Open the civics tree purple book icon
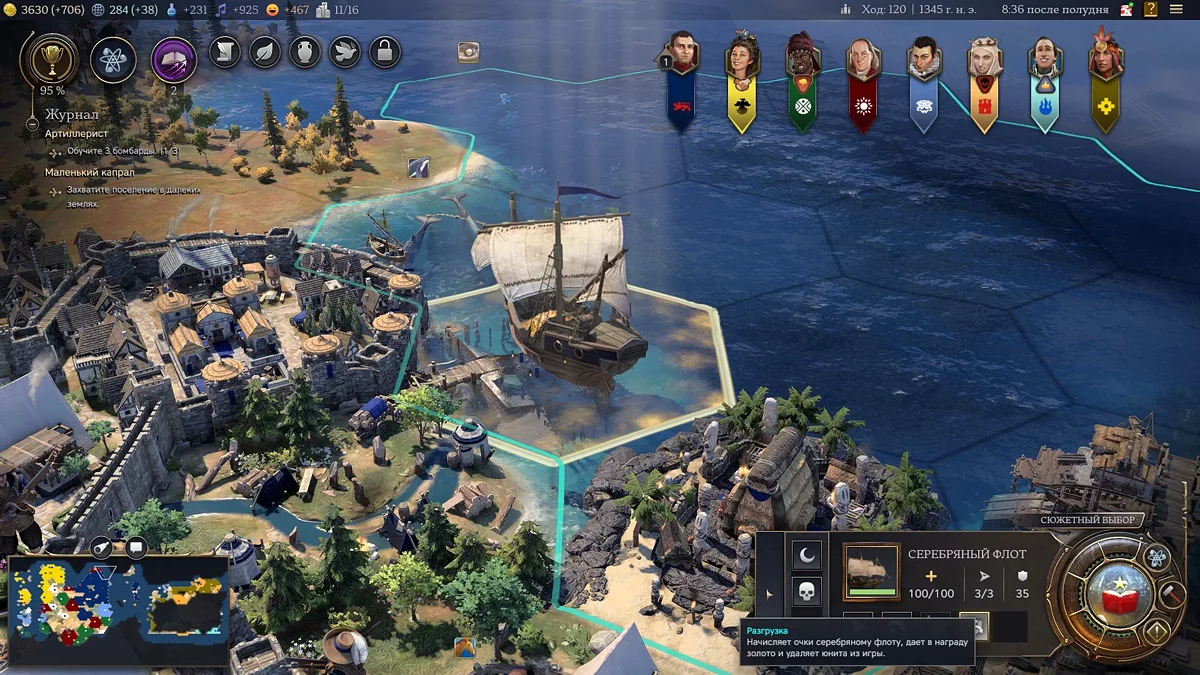Viewport: 1200px width, 675px height. (x=173, y=59)
